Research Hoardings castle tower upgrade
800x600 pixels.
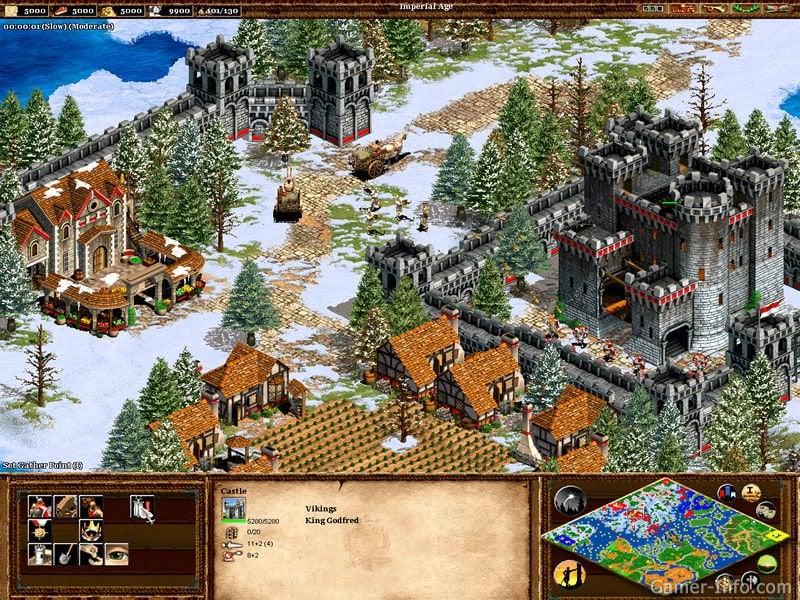click(x=40, y=555)
